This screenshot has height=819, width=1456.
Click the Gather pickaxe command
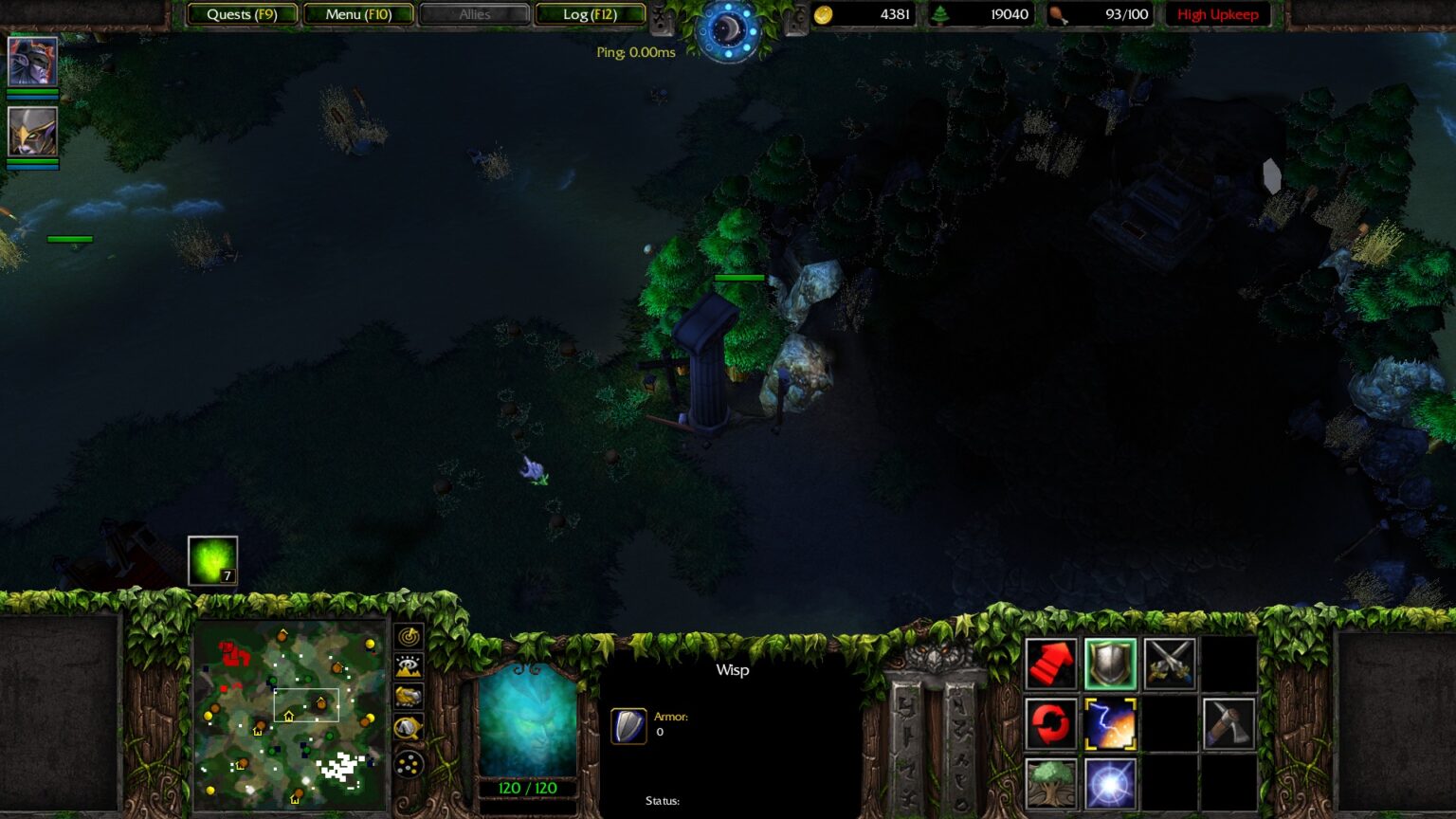tap(1228, 722)
